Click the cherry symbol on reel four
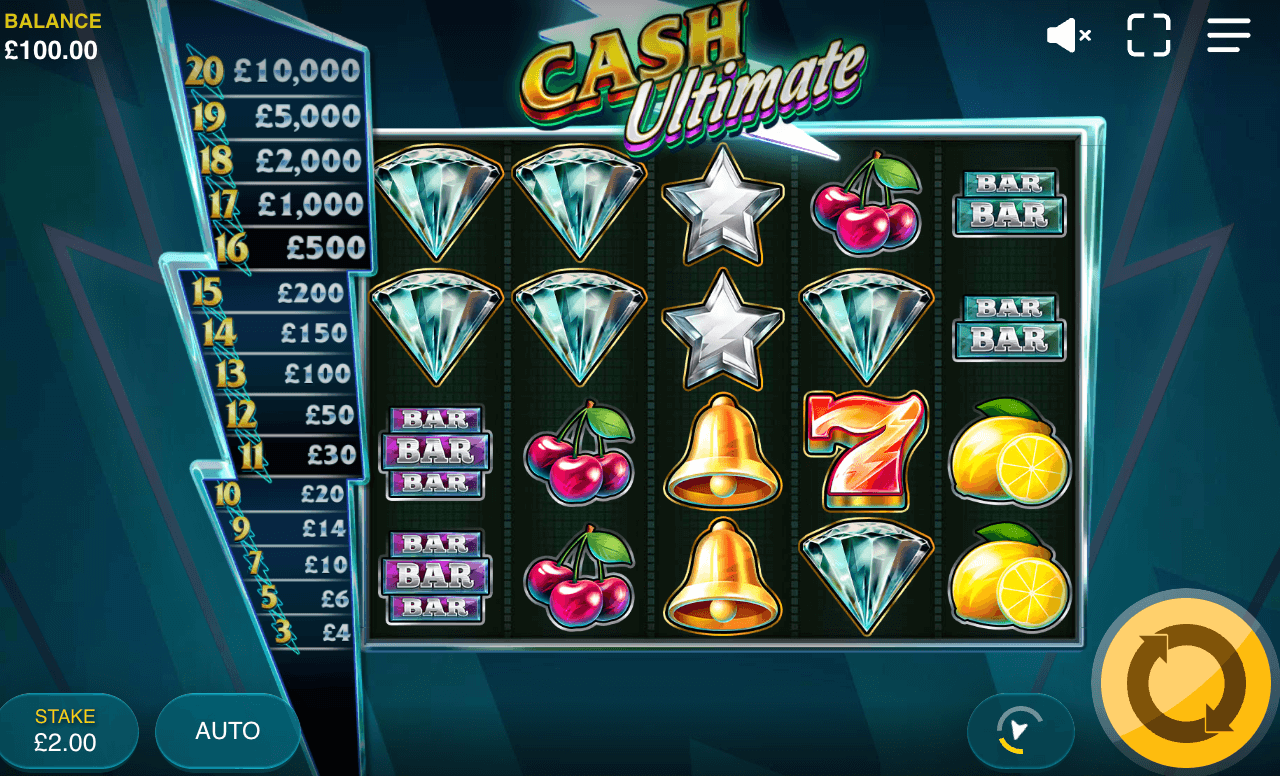Image resolution: width=1280 pixels, height=776 pixels. click(866, 205)
